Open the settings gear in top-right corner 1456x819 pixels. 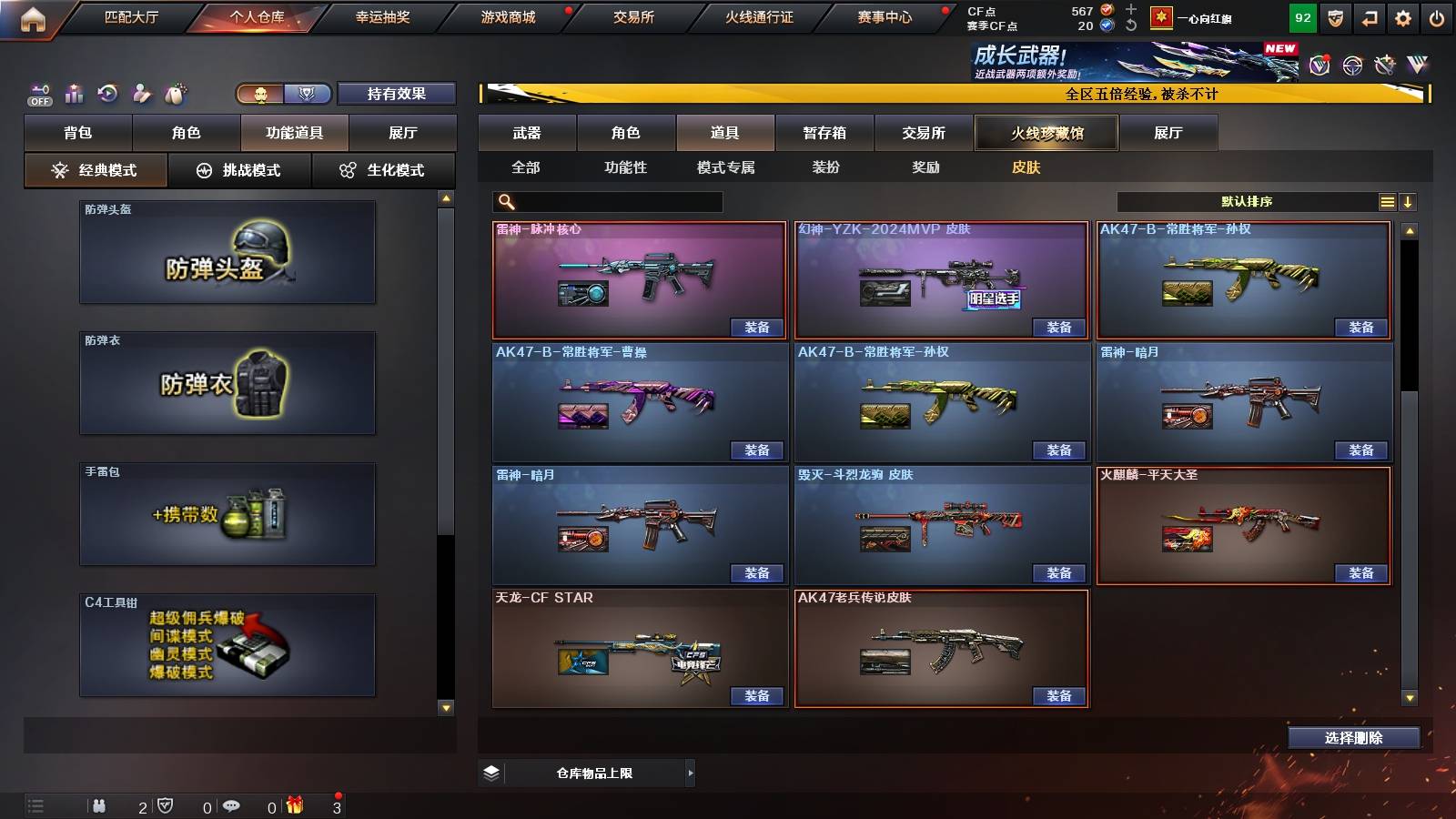point(1403,17)
